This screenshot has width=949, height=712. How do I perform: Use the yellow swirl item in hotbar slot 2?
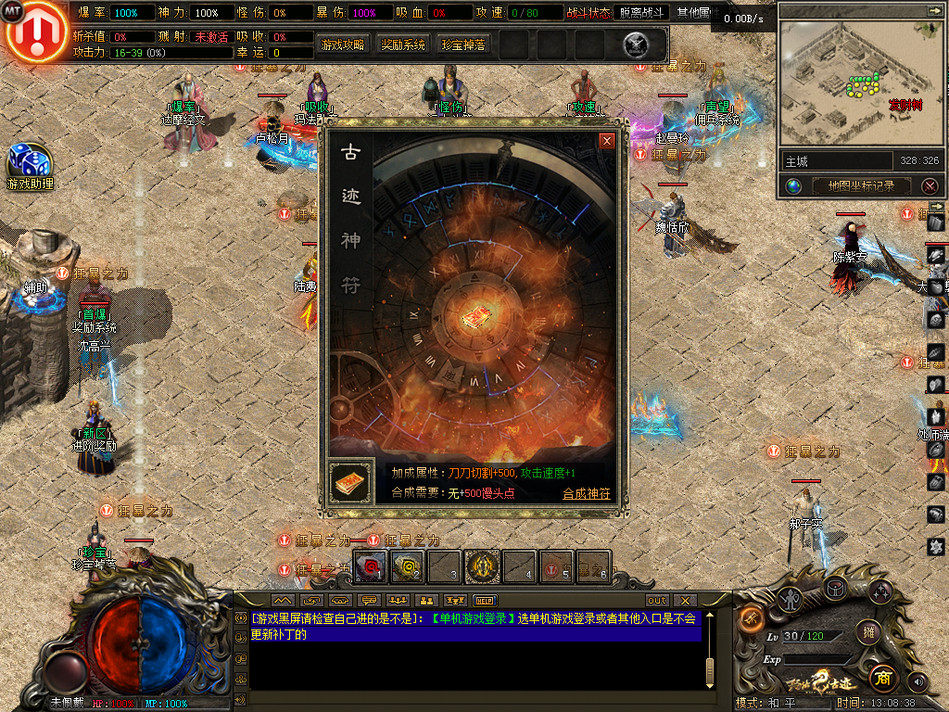click(x=407, y=566)
